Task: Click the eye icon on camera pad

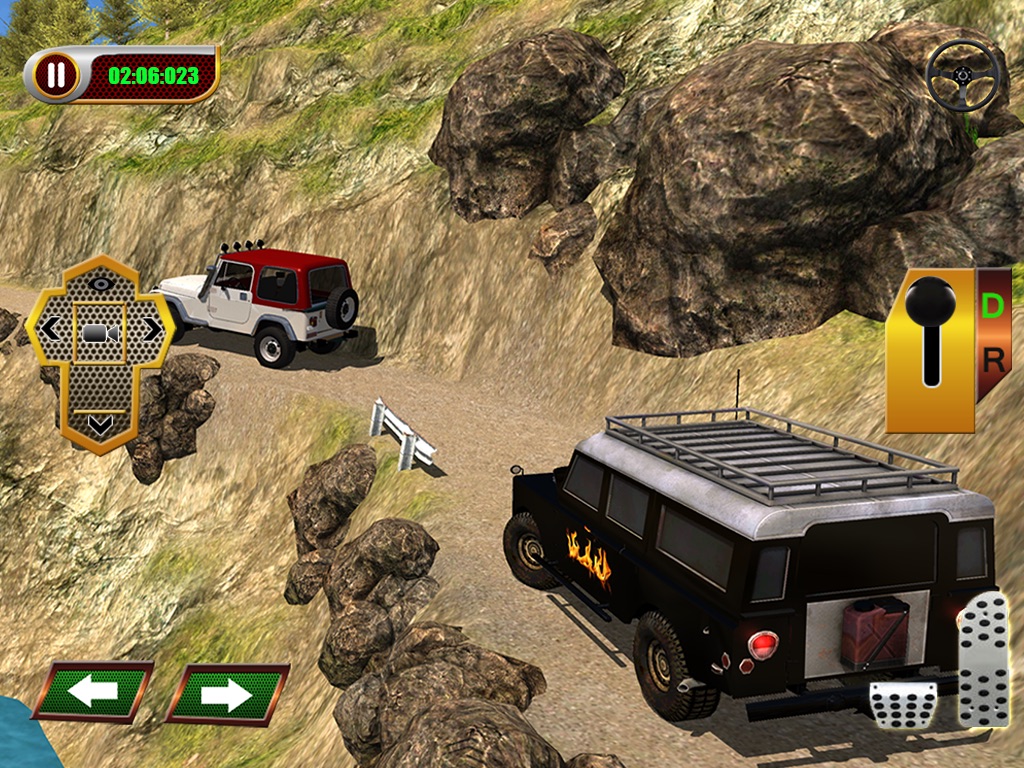Action: coord(99,283)
